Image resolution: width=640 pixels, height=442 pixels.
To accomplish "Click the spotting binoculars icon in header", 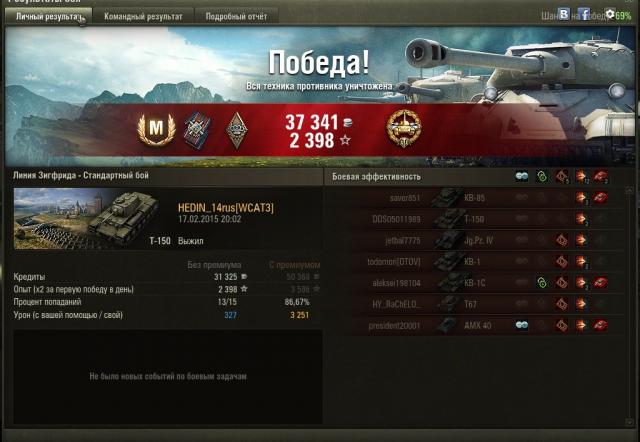I will (x=522, y=177).
